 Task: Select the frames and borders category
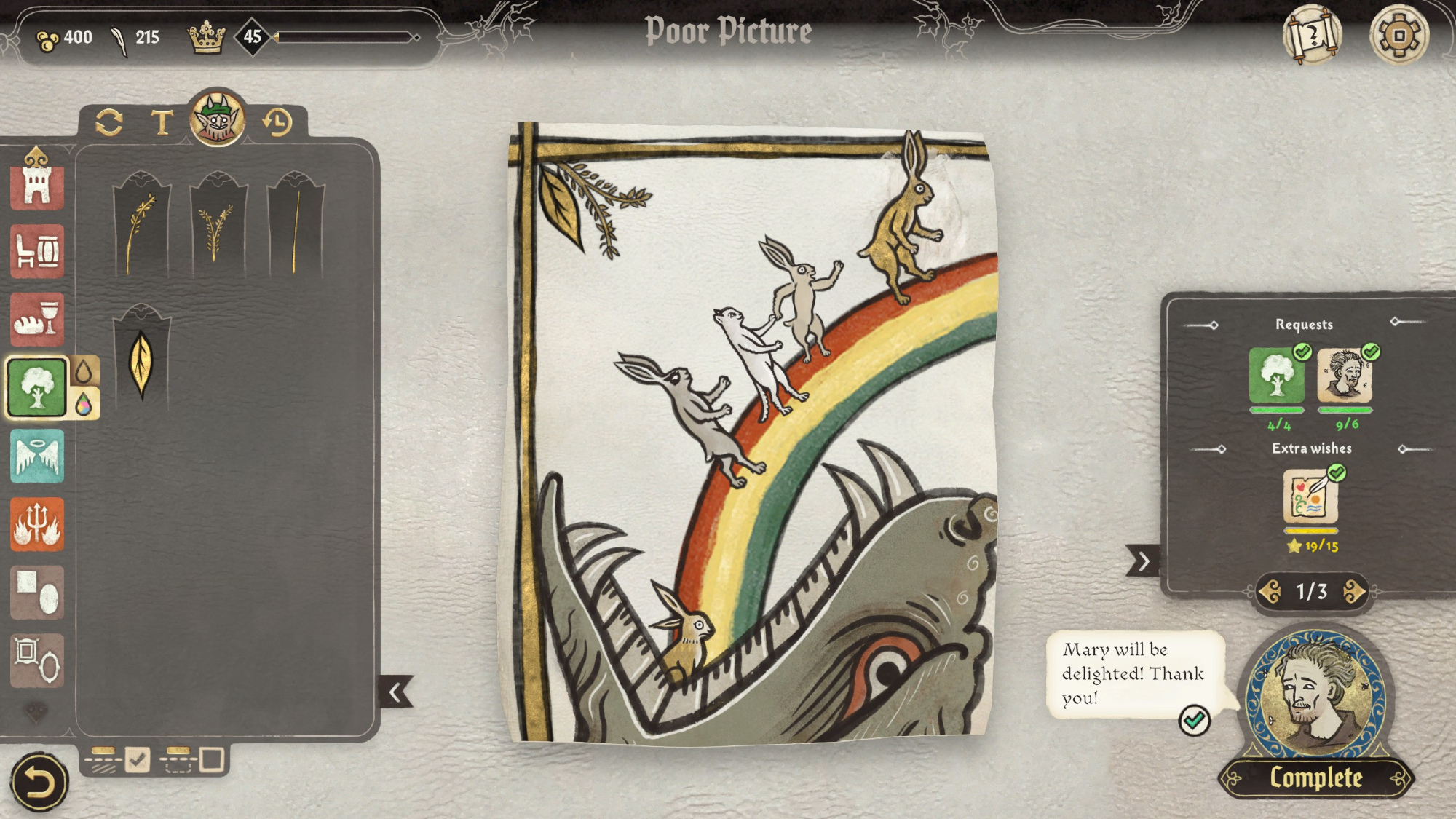(37, 660)
